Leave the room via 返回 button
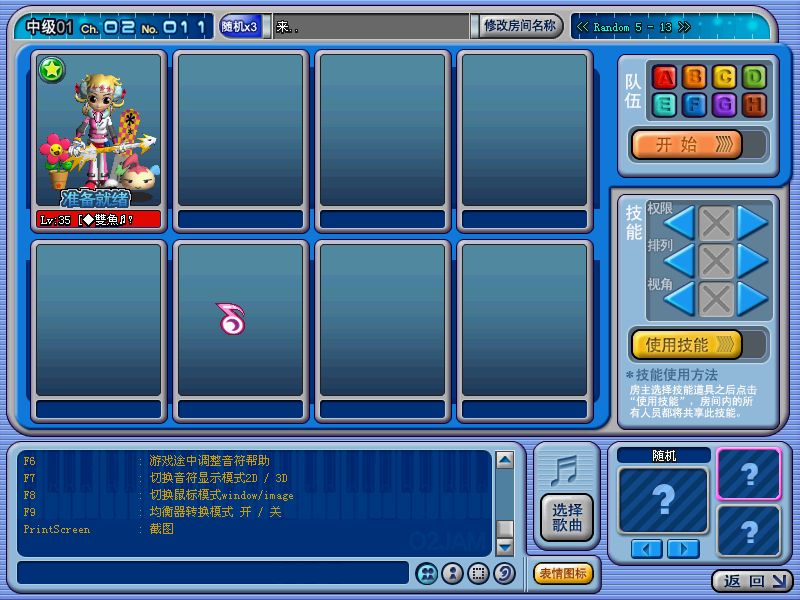The height and width of the screenshot is (600, 800). [752, 581]
